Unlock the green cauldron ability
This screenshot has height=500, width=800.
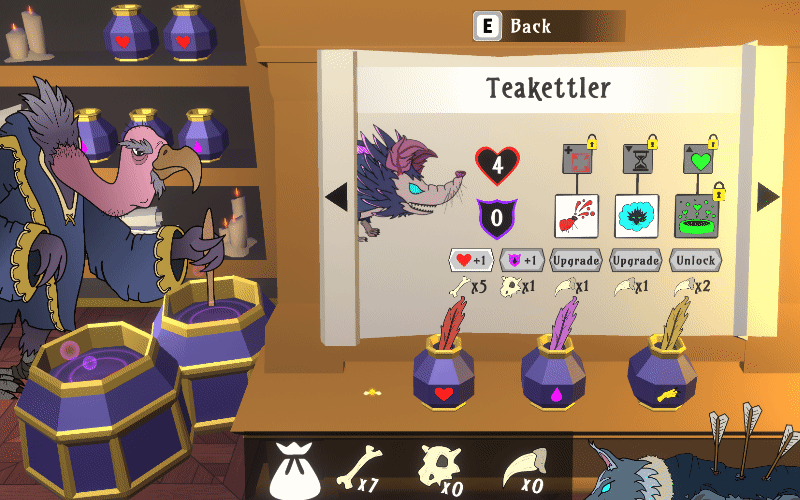[696, 261]
